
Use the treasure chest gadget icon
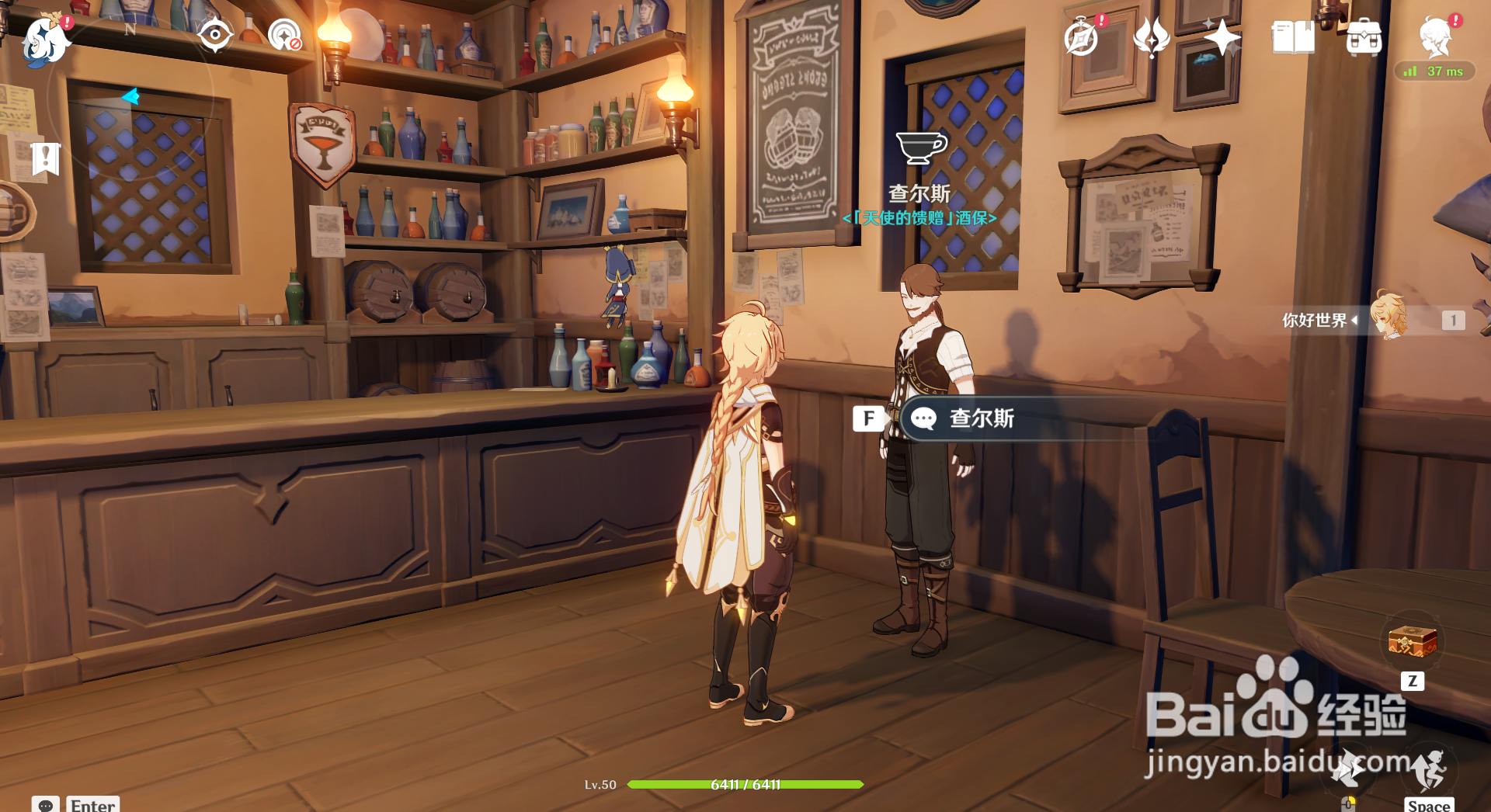point(1413,643)
